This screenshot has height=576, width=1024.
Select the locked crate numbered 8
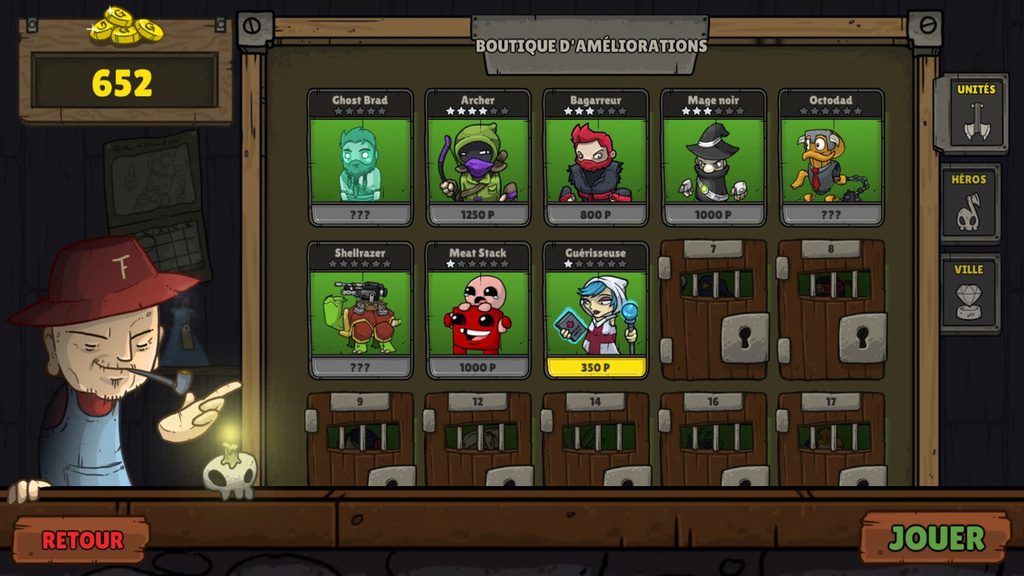click(x=832, y=310)
